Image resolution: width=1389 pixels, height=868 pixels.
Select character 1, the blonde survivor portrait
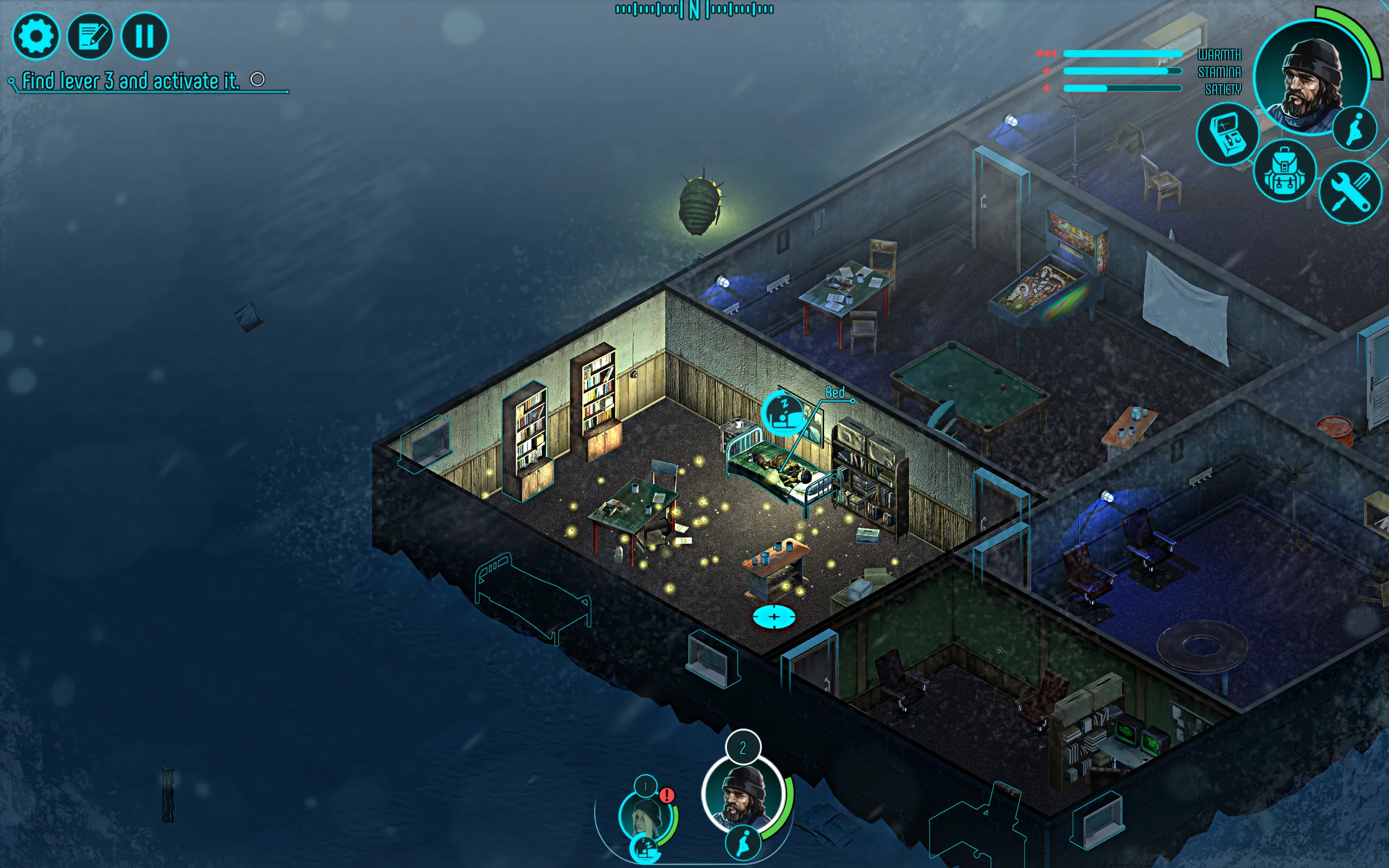coord(647,815)
